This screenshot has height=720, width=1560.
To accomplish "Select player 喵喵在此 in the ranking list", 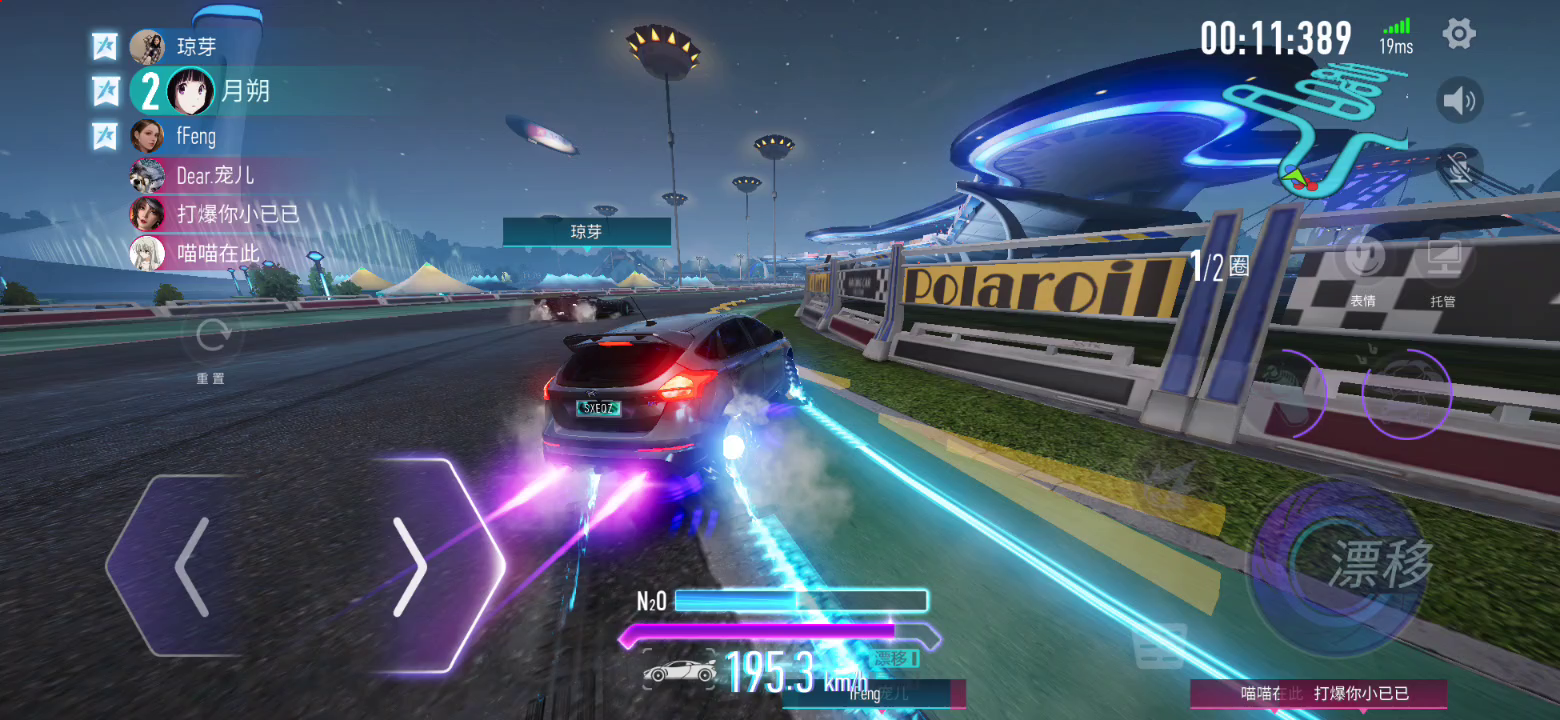I will [218, 253].
